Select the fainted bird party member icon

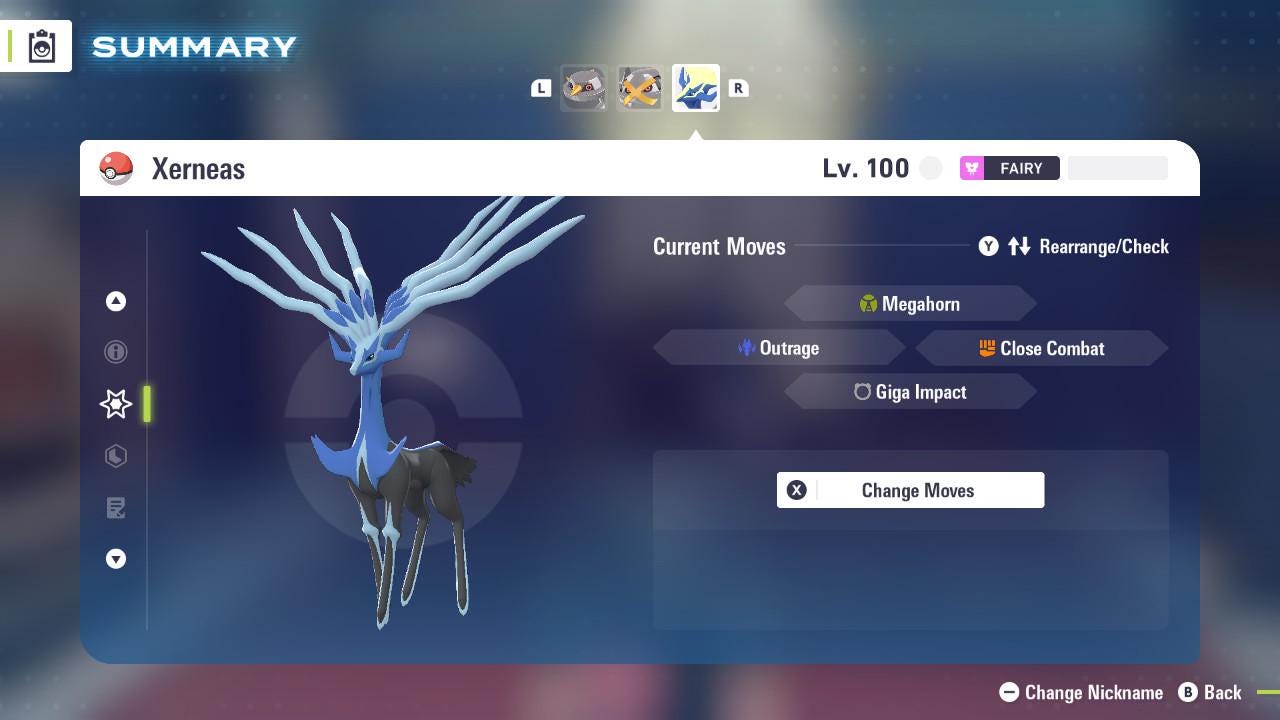639,87
